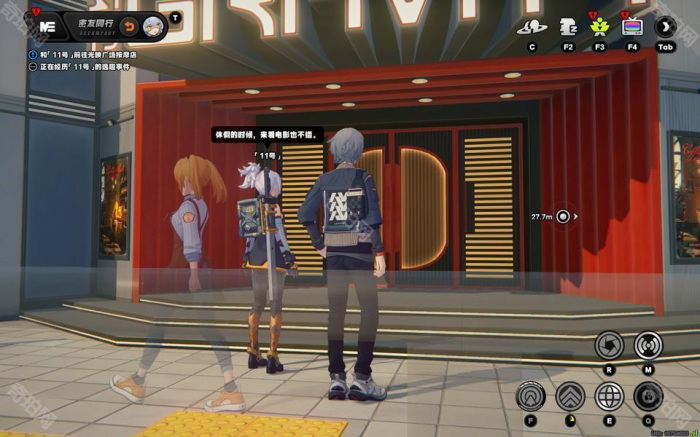Open the camera shutter photo mode
Screen dimensions: 700x437
pos(609,346)
